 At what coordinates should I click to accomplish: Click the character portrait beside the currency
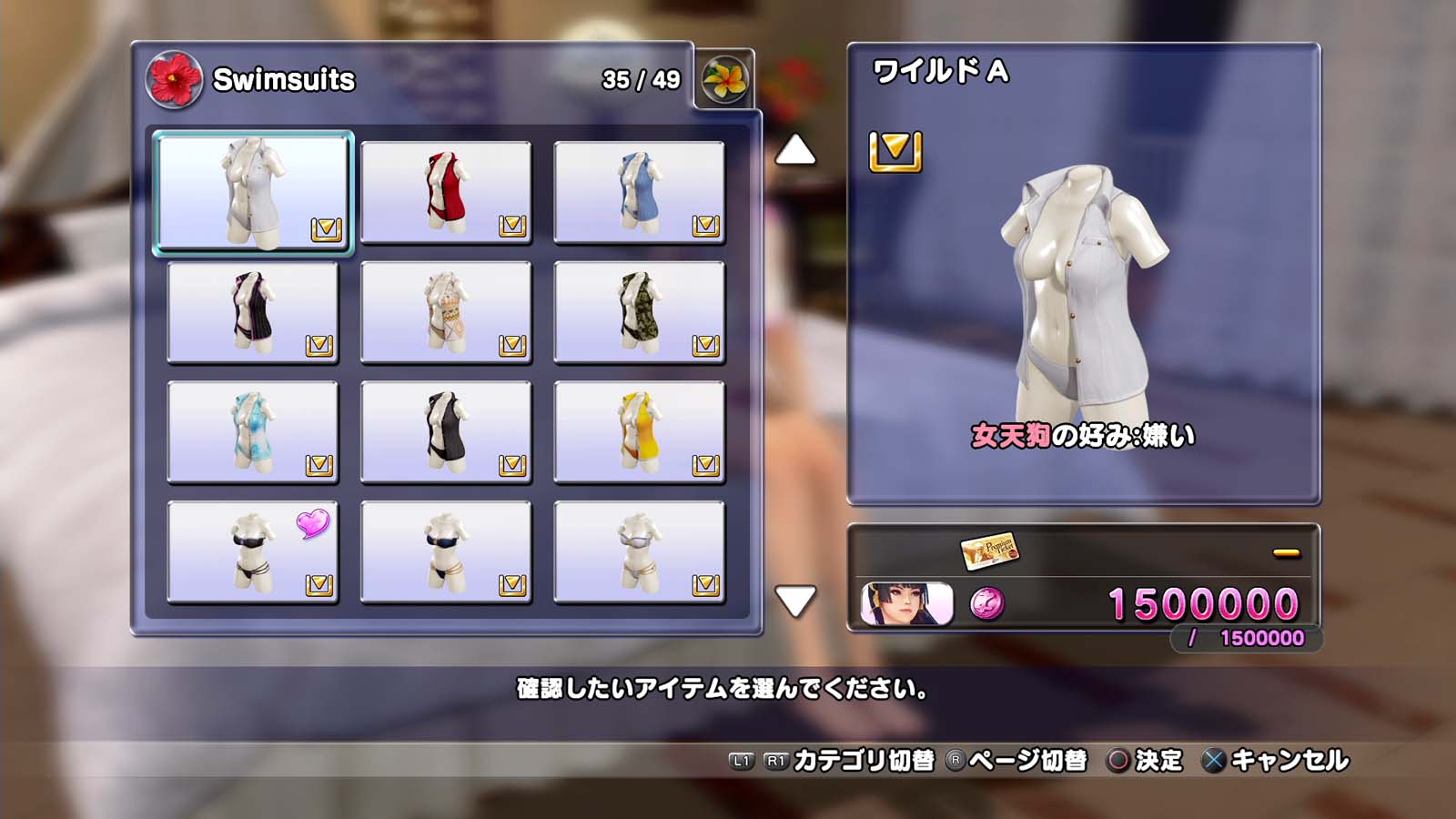click(x=906, y=604)
